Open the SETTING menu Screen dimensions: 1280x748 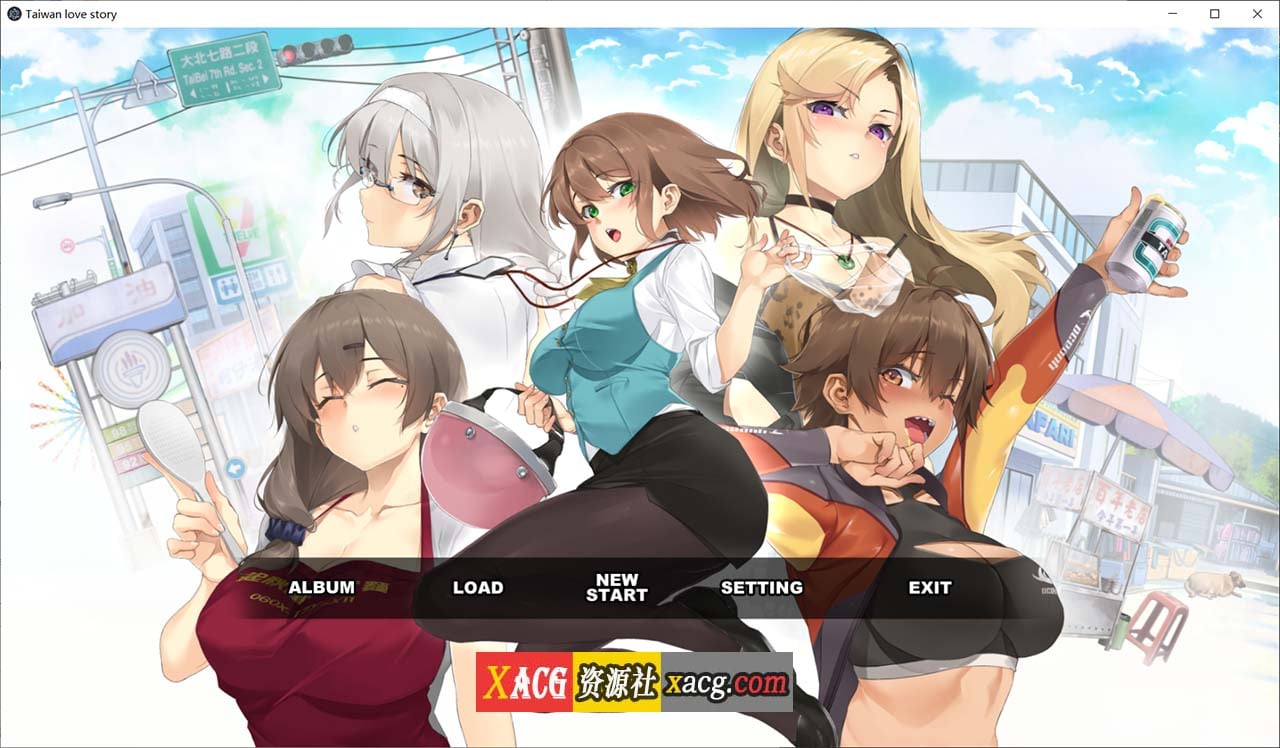point(761,588)
